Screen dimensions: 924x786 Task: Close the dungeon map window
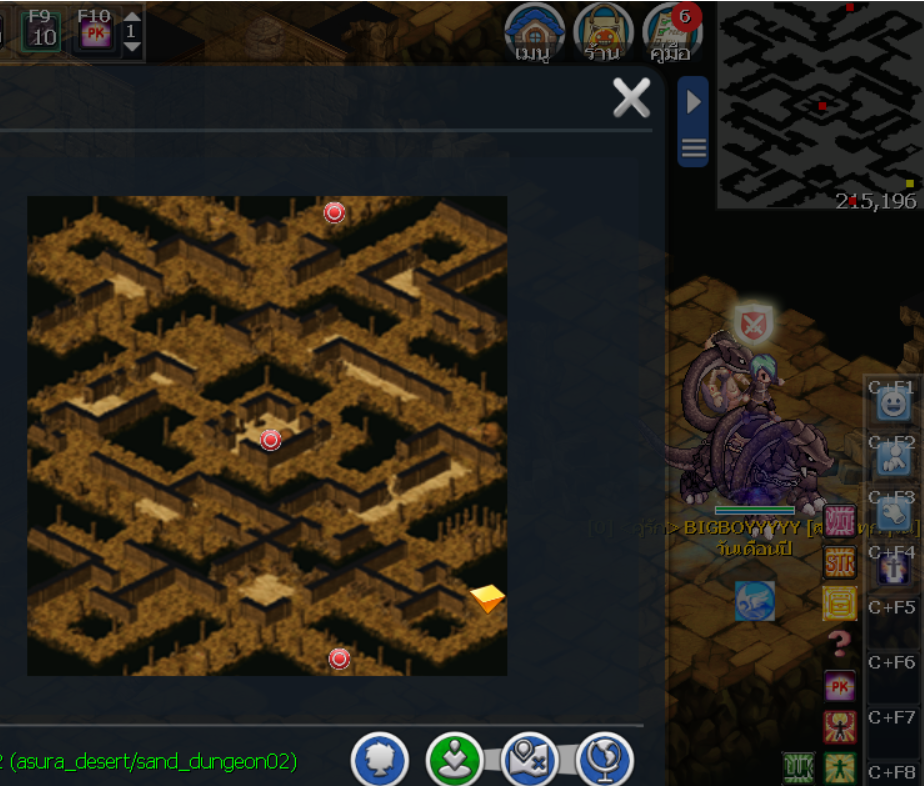(631, 98)
